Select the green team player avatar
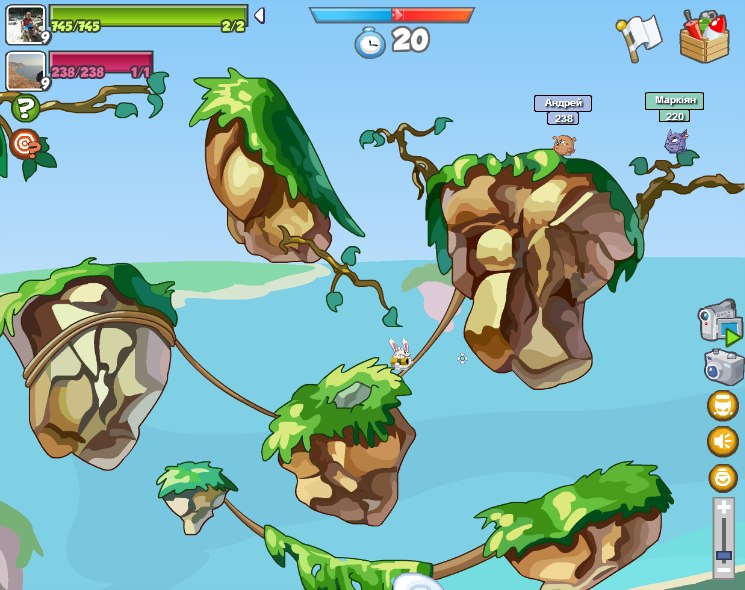 (25, 24)
